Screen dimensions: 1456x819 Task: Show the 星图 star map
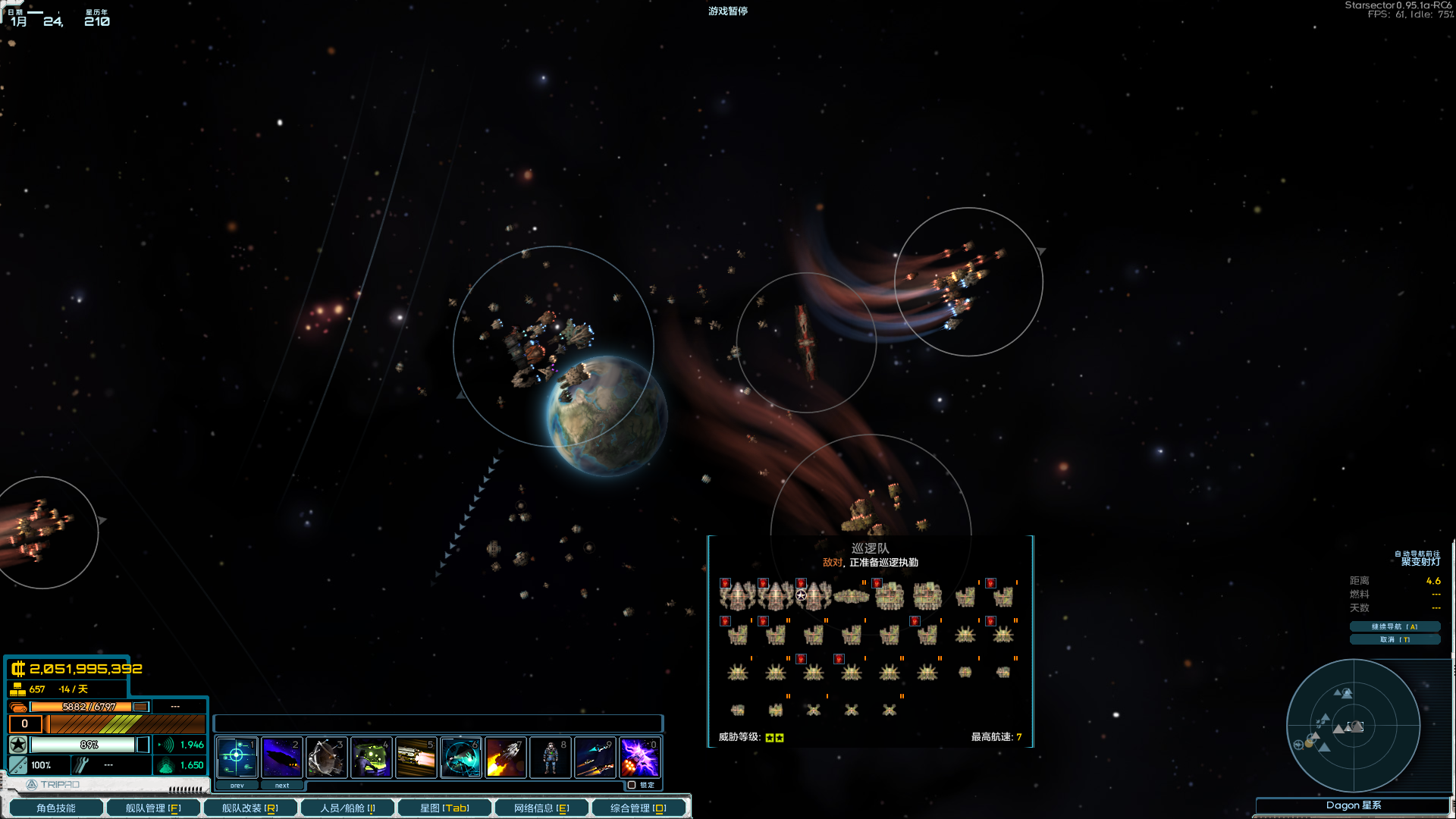point(444,808)
